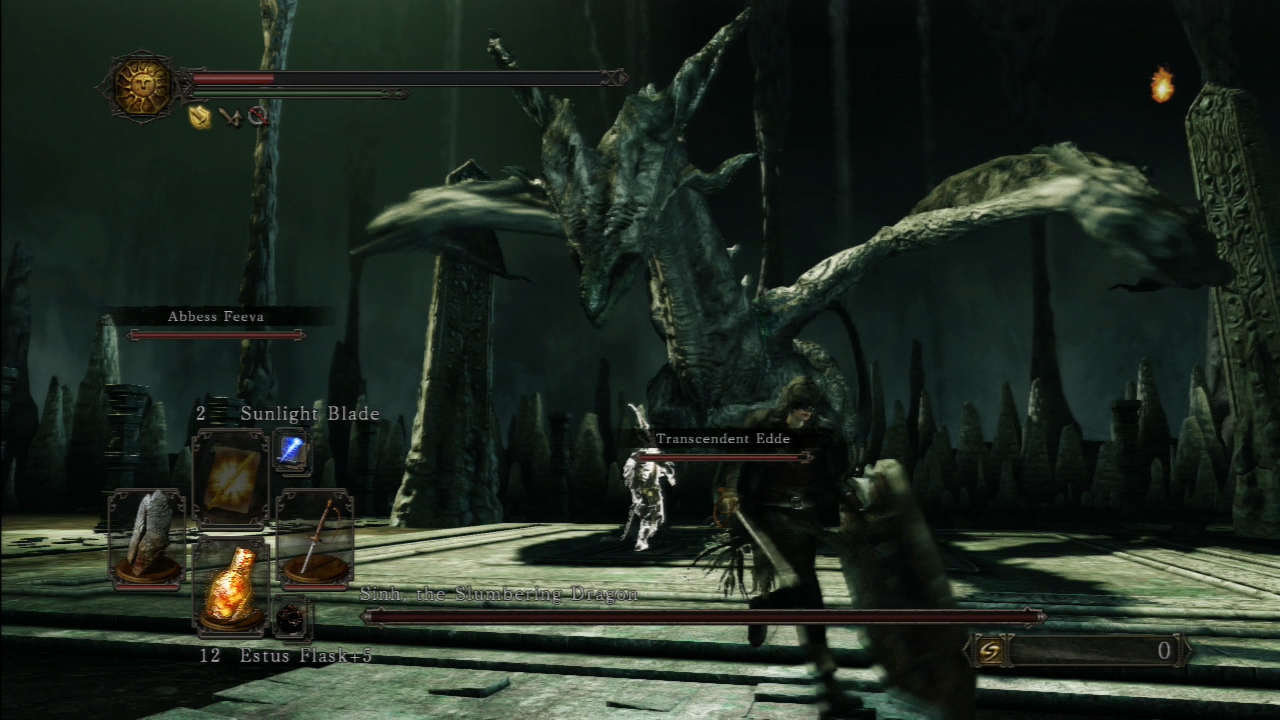Click the small dark next-item slot
This screenshot has width=1280, height=720.
[292, 617]
